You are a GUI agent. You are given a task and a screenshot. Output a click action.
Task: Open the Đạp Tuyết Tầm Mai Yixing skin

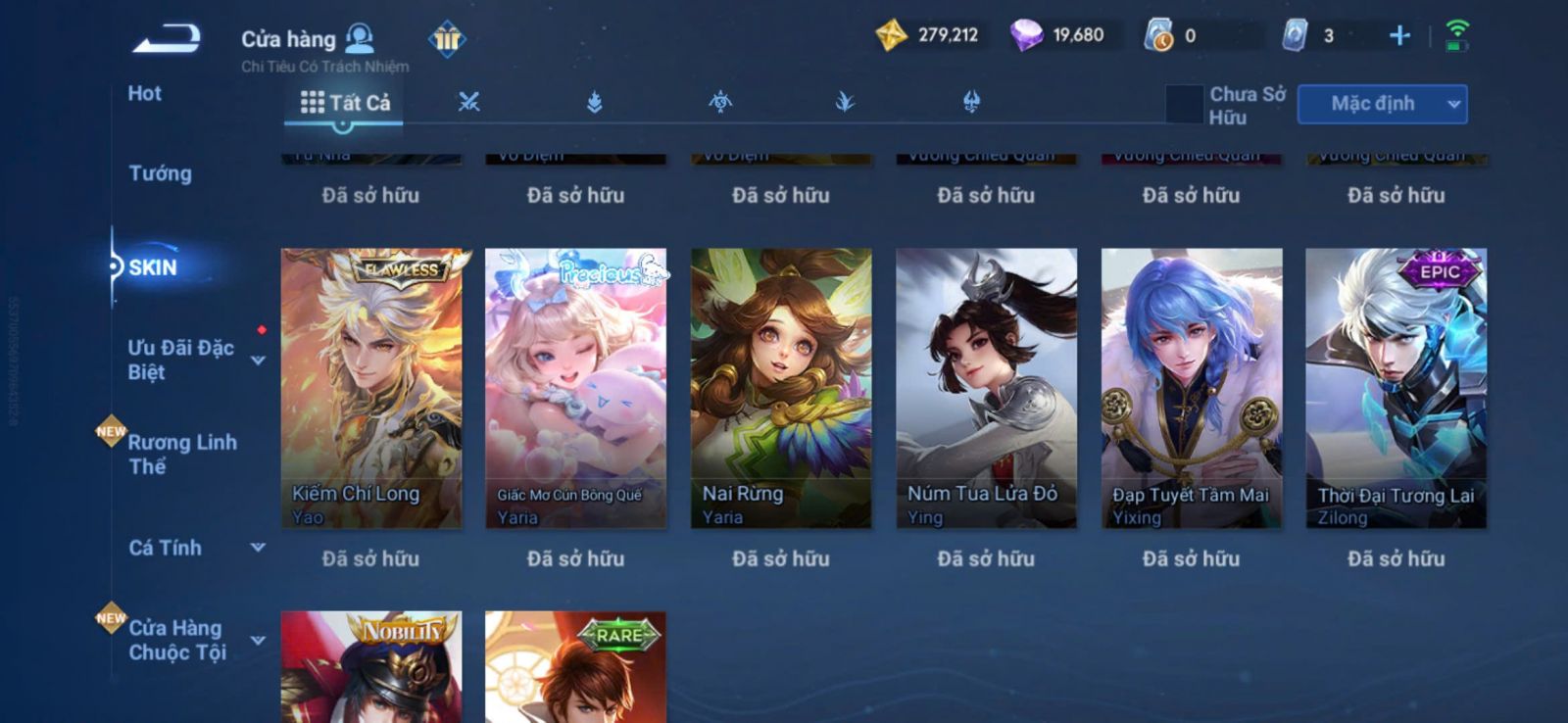tap(1191, 388)
